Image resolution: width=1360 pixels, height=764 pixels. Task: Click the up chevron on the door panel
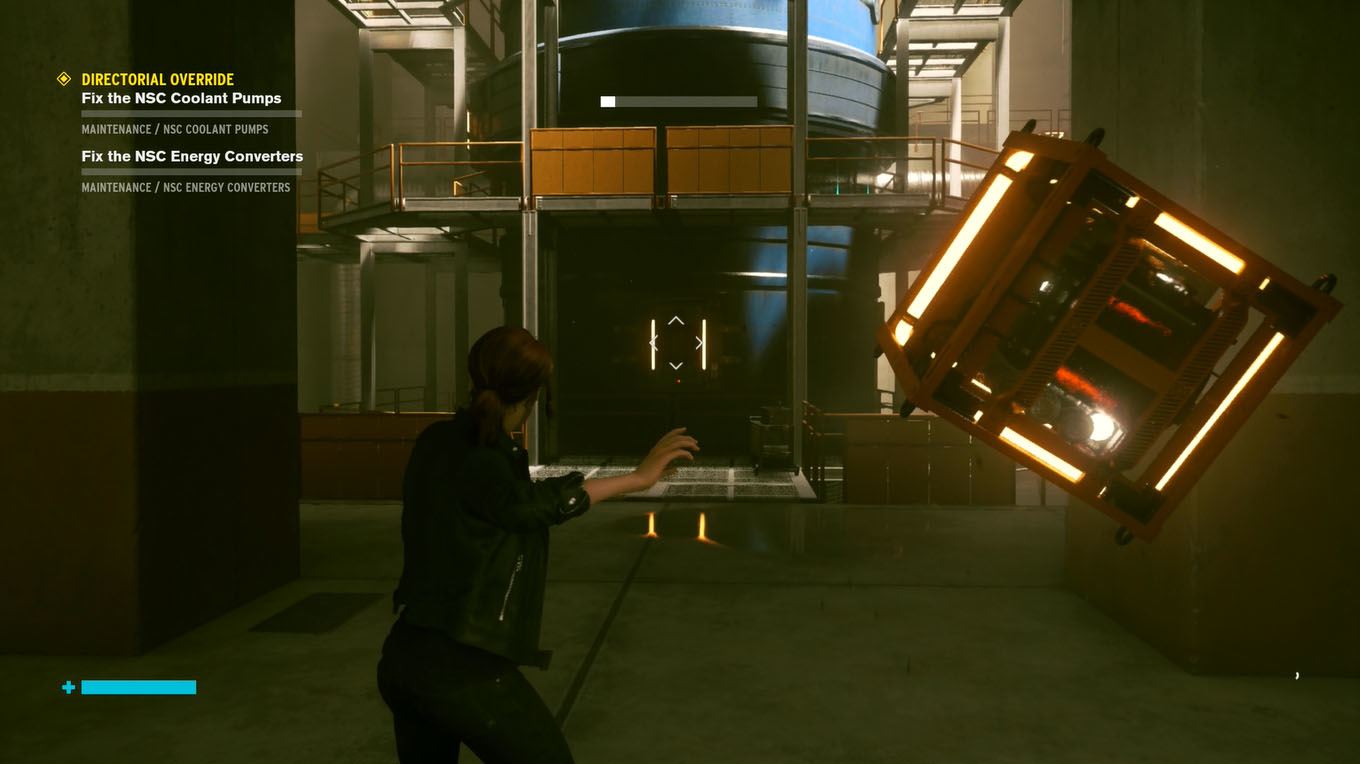point(676,320)
